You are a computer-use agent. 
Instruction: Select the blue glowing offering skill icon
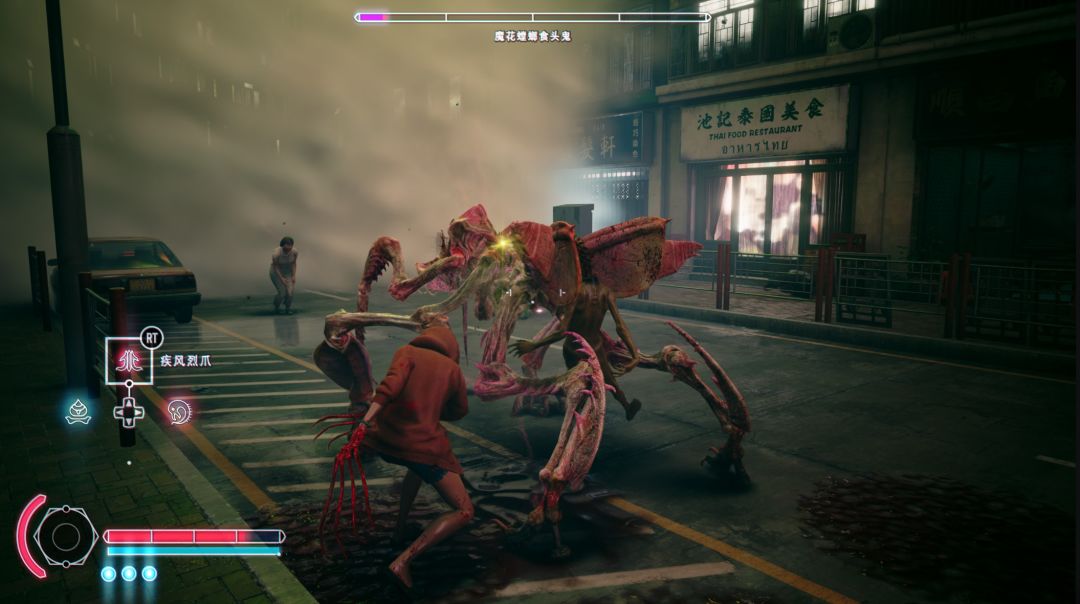click(x=78, y=410)
